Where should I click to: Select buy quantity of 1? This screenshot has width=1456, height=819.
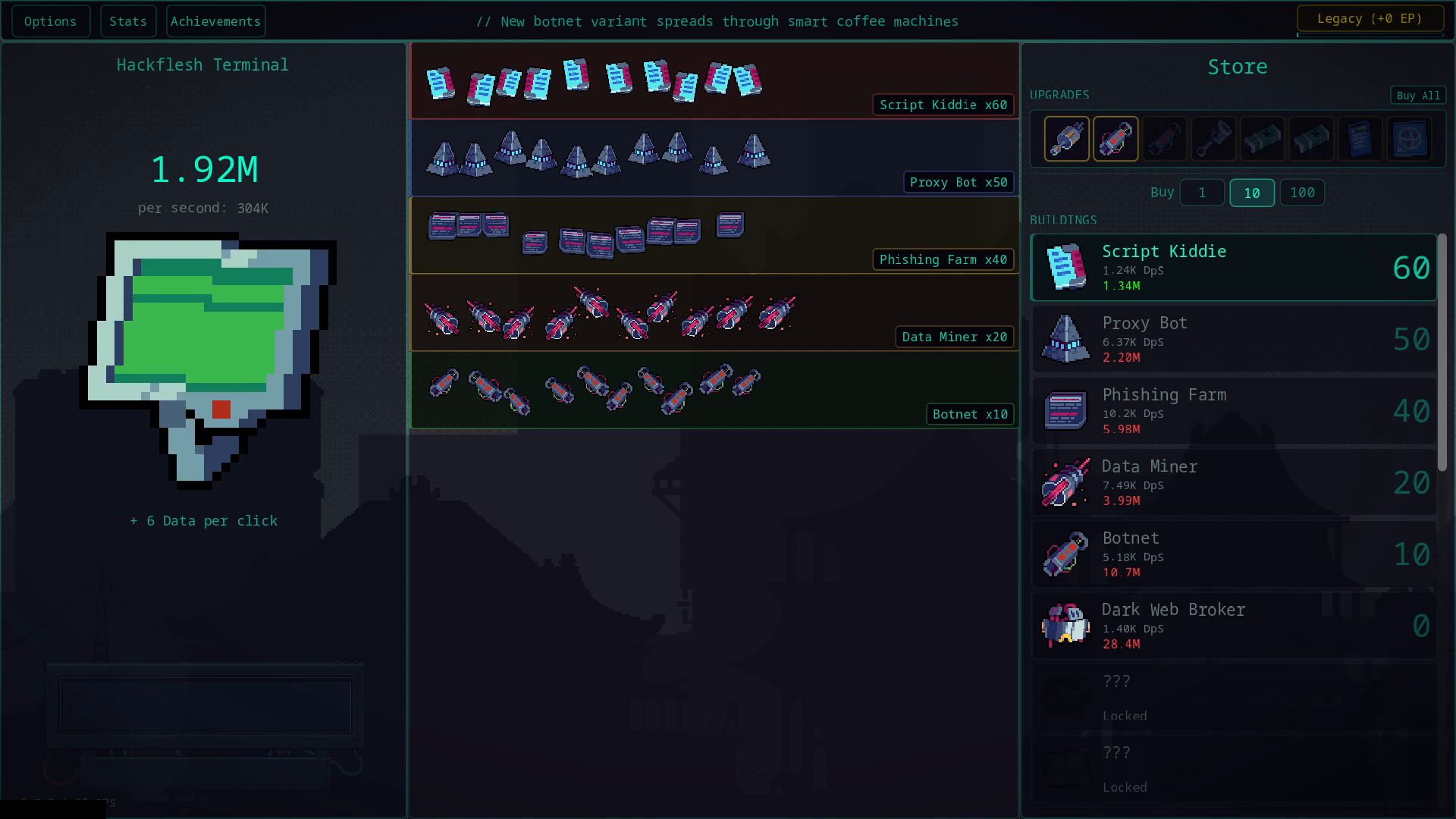coord(1202,193)
